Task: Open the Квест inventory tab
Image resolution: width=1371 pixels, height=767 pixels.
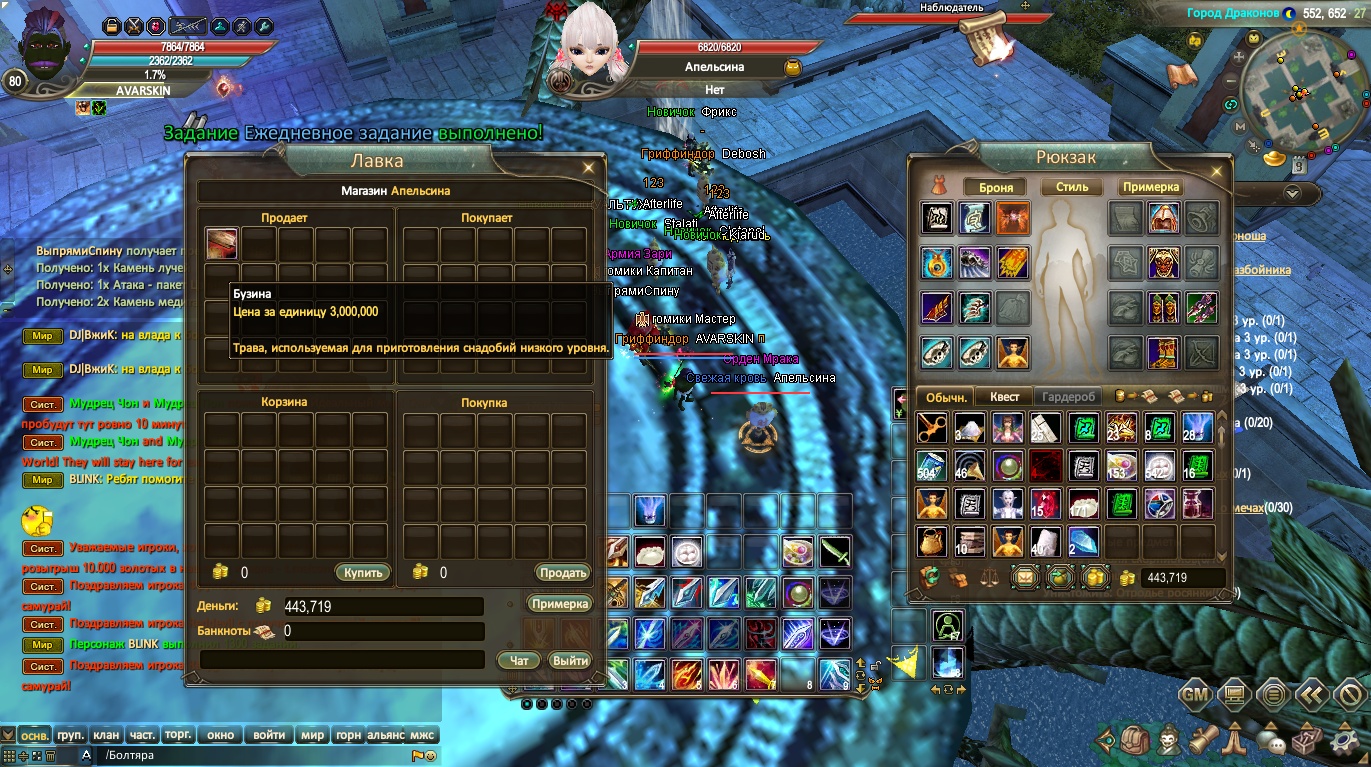Action: coord(1004,397)
